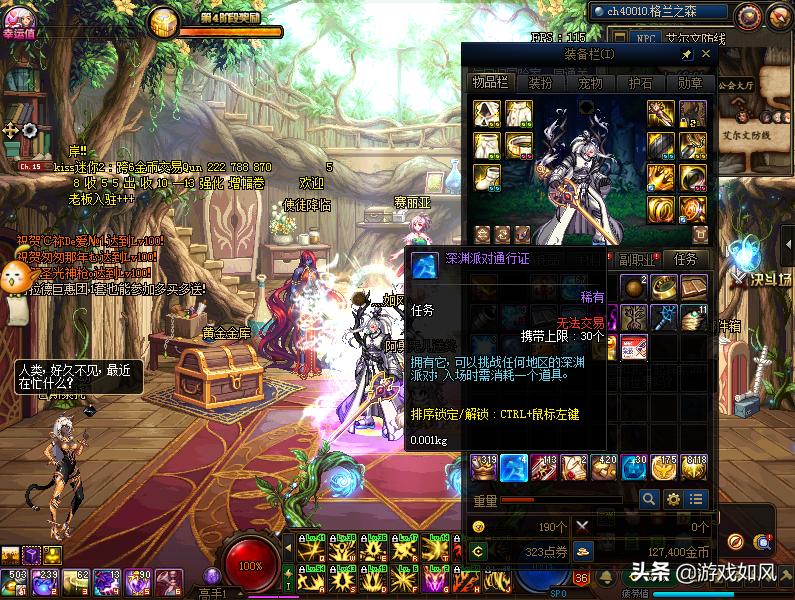
Task: Select the equipped white hooded shoulder slot
Action: pos(486,113)
